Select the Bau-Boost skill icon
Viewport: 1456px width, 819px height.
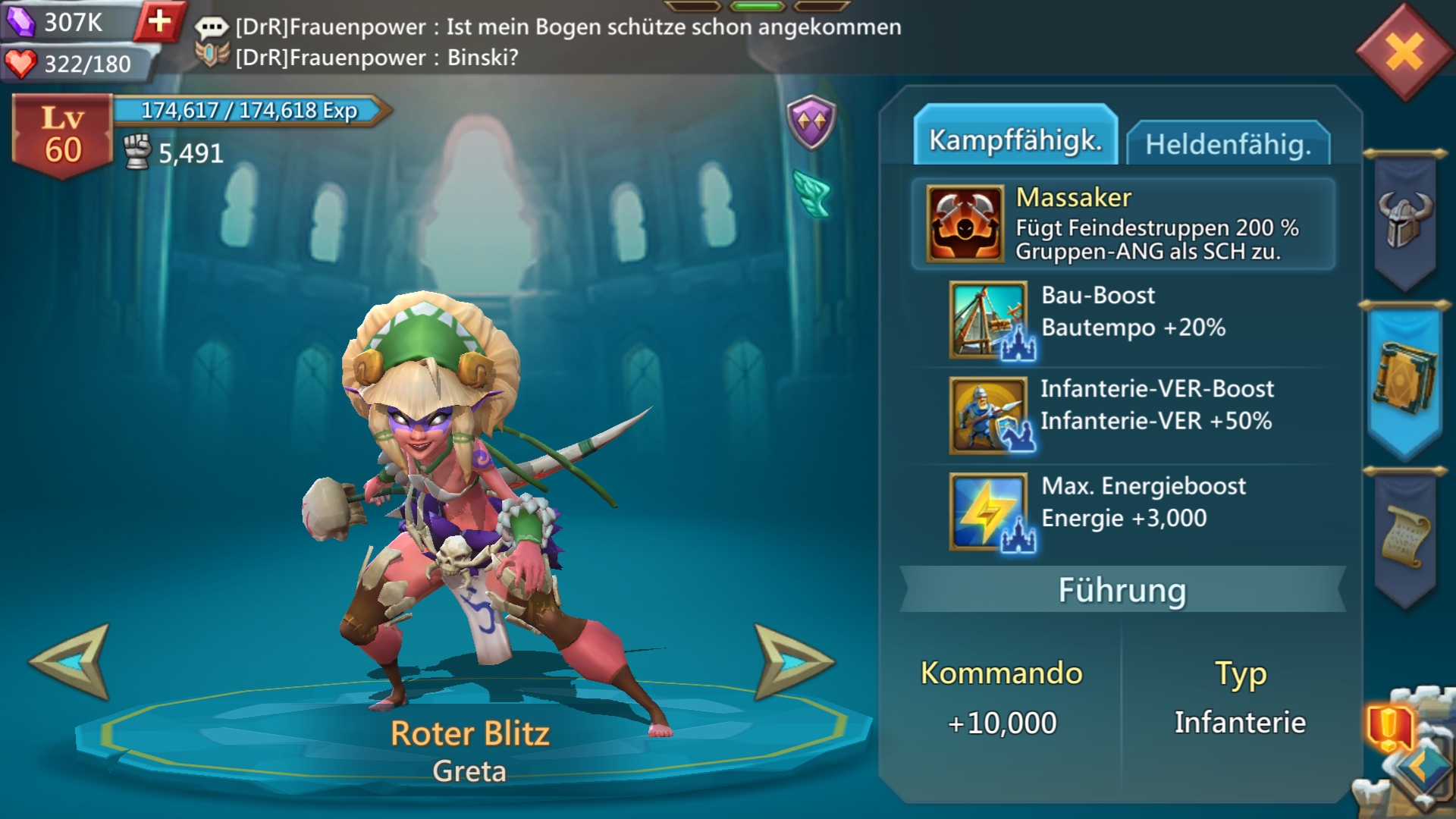[x=989, y=319]
